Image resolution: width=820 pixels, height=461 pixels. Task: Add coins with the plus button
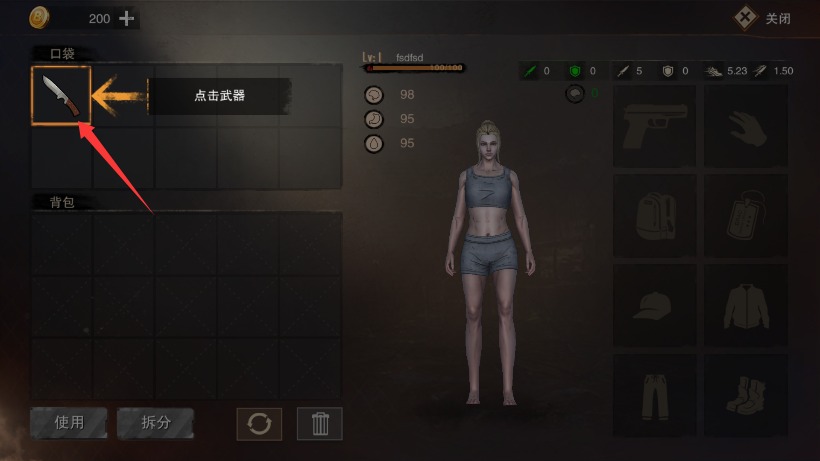pos(126,18)
